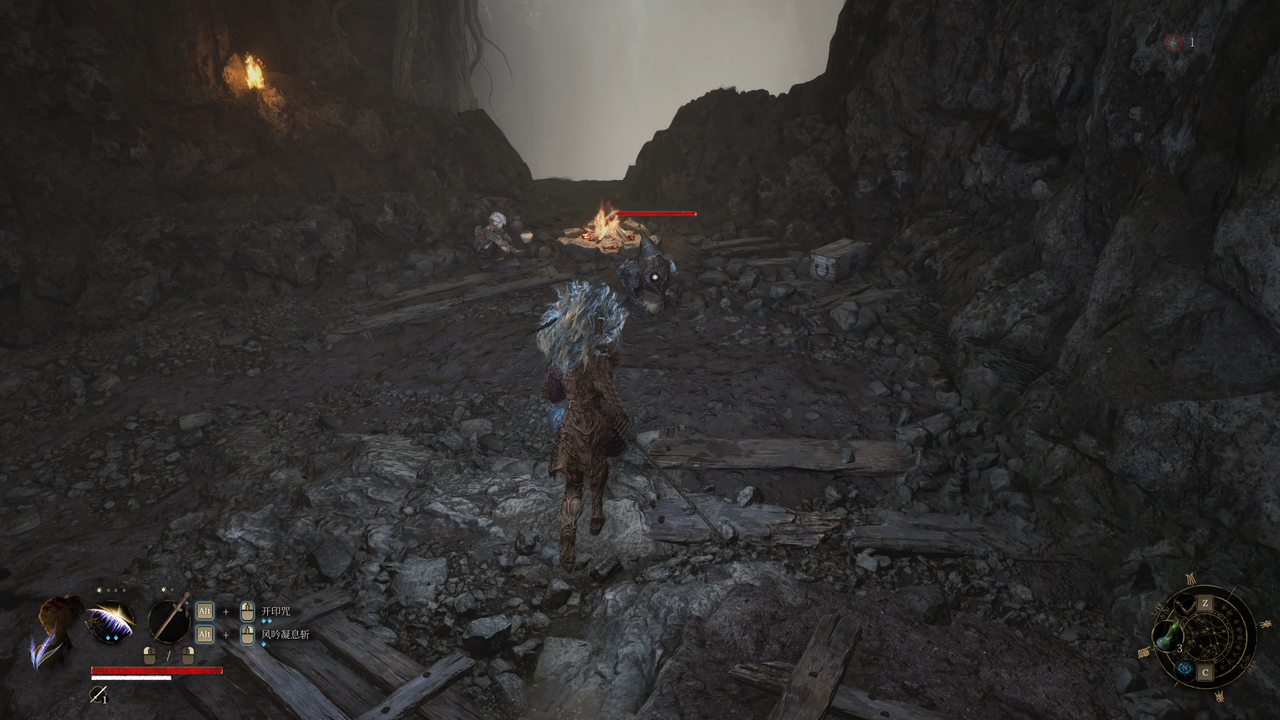Select the 开印咒 skill entry
1280x720 pixels.
tap(275, 611)
